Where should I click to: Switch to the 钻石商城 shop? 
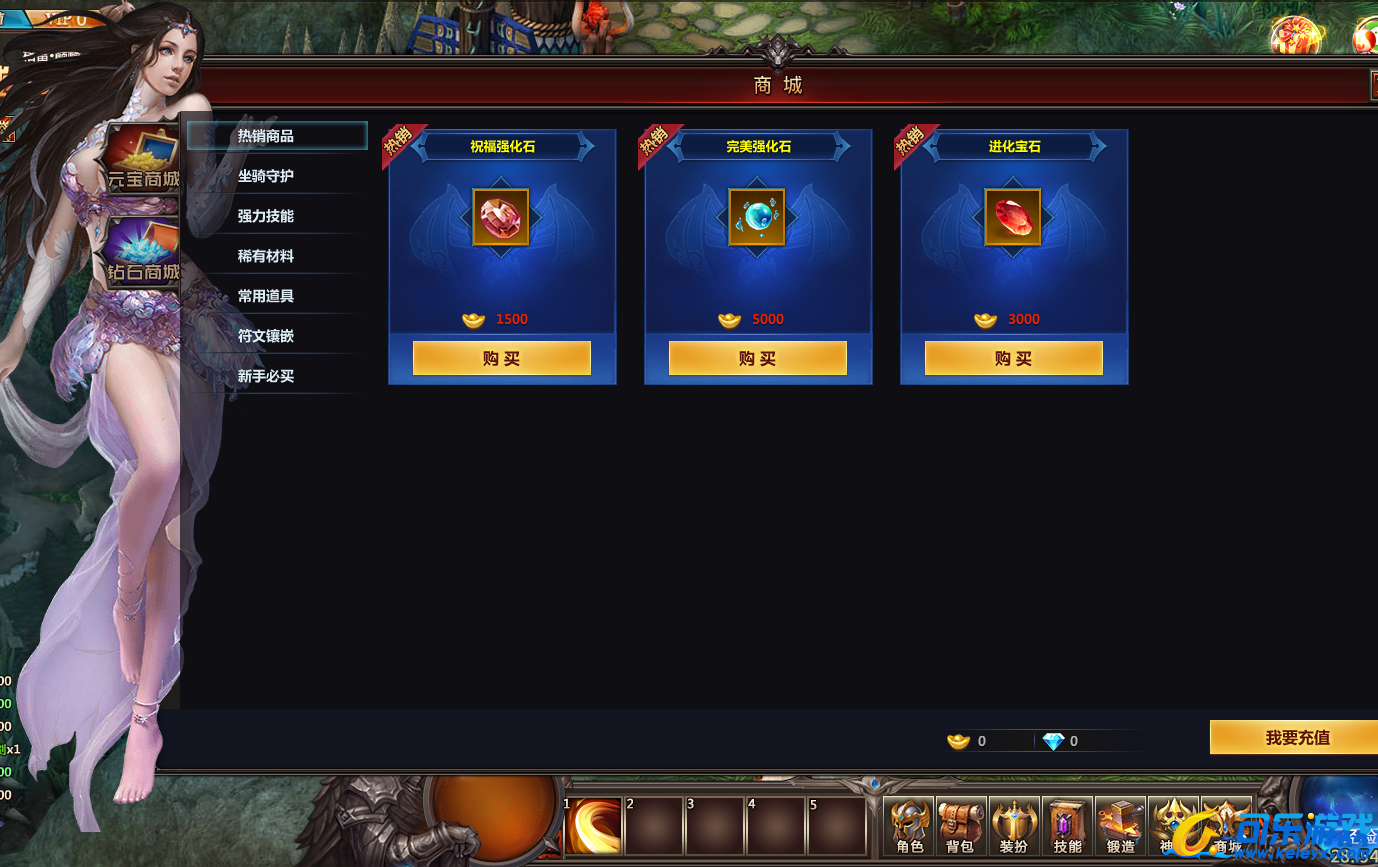coord(143,252)
